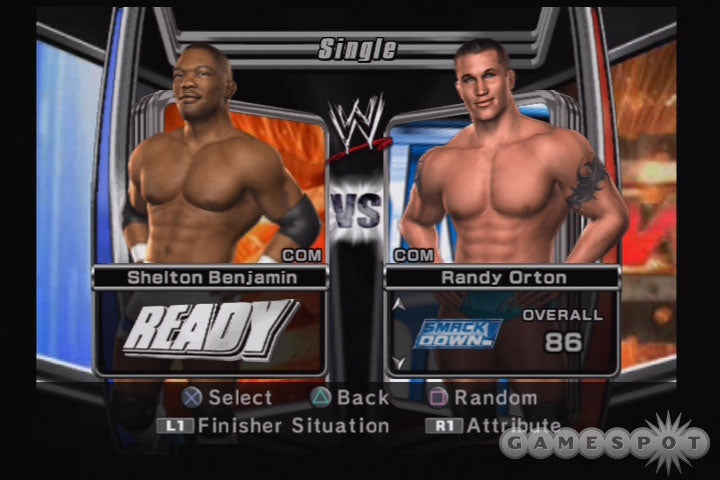Pick Shelton Benjamin's wrestler portrait
The height and width of the screenshot is (480, 720).
click(x=215, y=160)
